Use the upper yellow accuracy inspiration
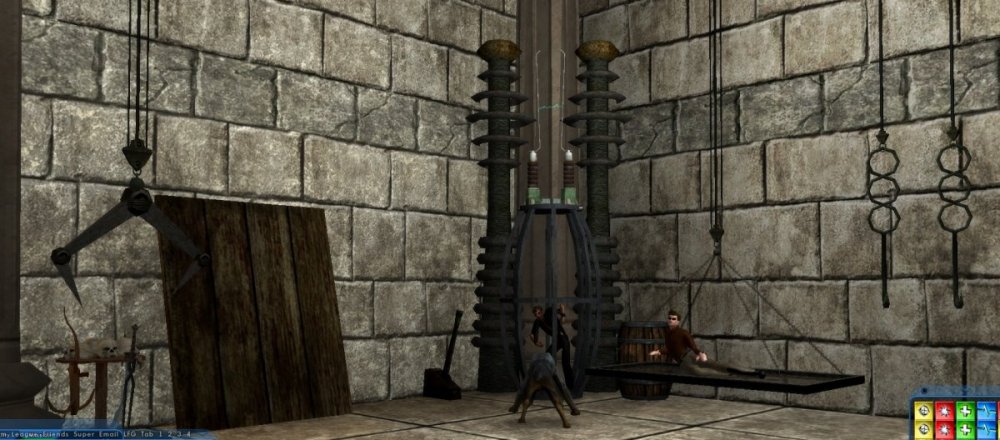 click(926, 412)
